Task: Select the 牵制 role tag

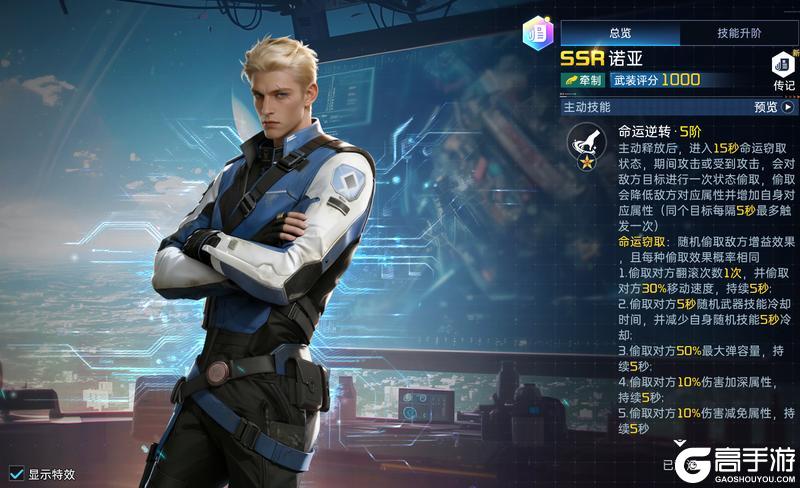Action: click(583, 80)
